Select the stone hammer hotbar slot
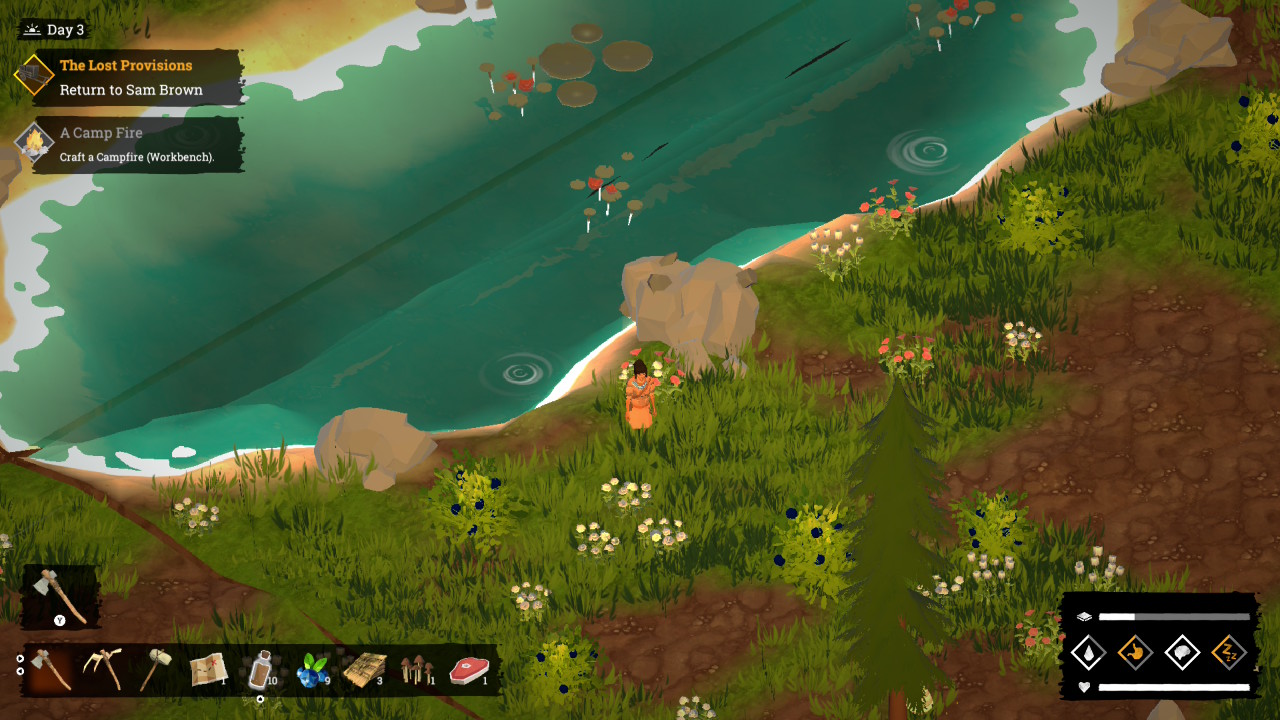This screenshot has width=1280, height=720. click(x=155, y=669)
